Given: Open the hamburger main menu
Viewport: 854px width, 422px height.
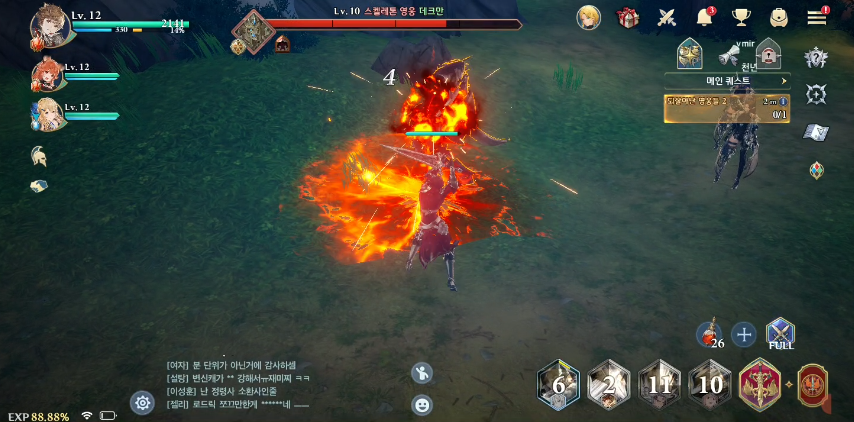Looking at the screenshot, I should coord(817,17).
